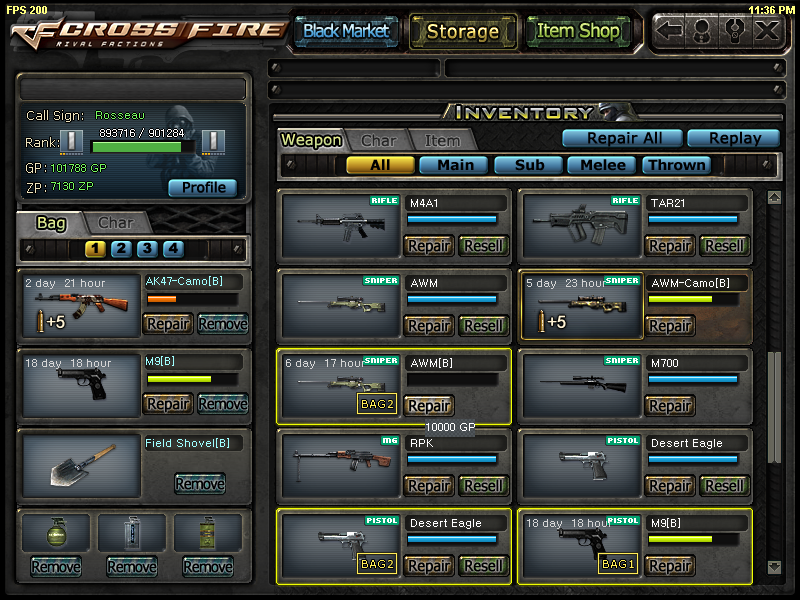
Task: View the player Profile
Action: (202, 187)
